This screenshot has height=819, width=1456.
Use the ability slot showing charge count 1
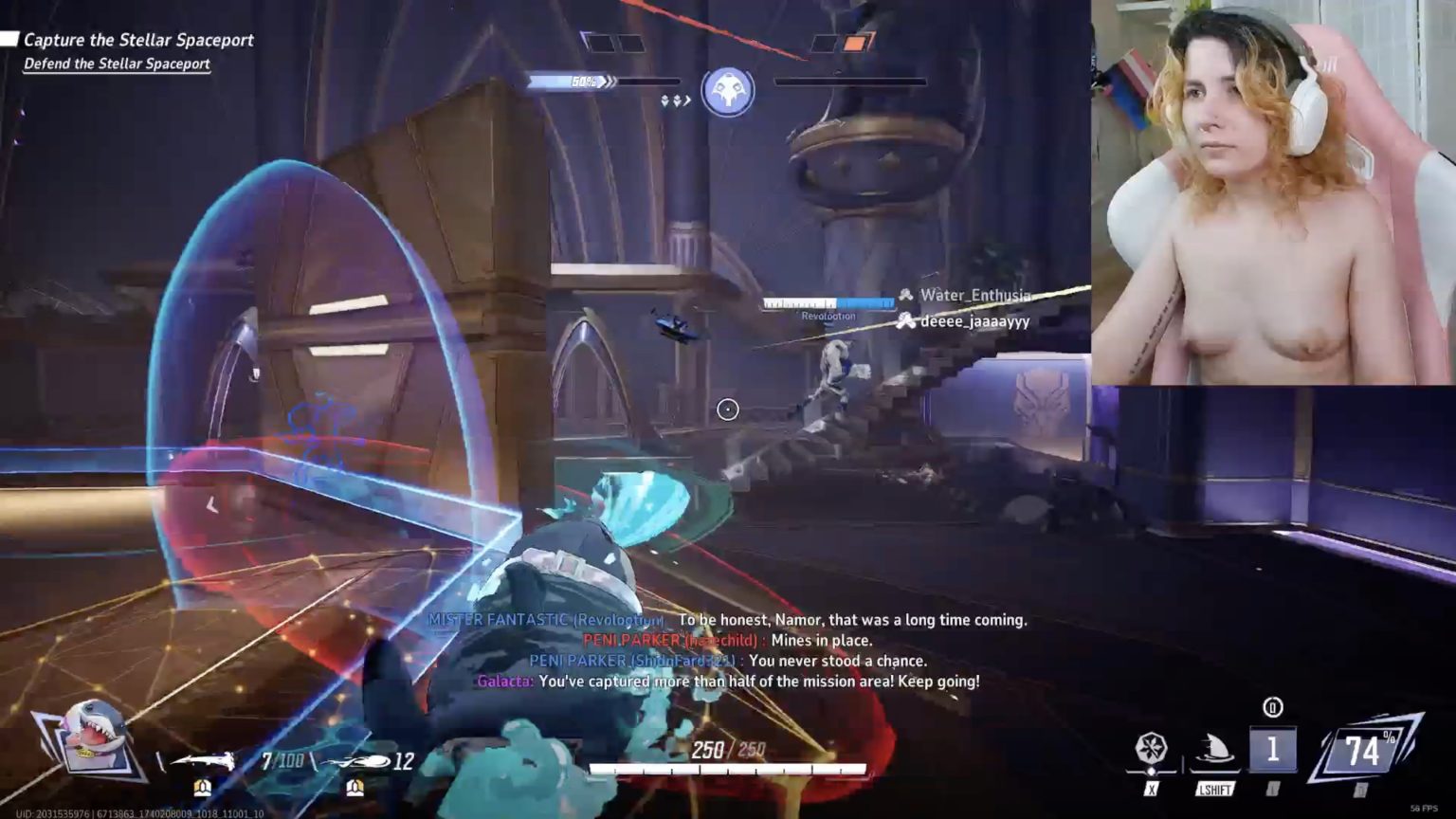point(1272,751)
